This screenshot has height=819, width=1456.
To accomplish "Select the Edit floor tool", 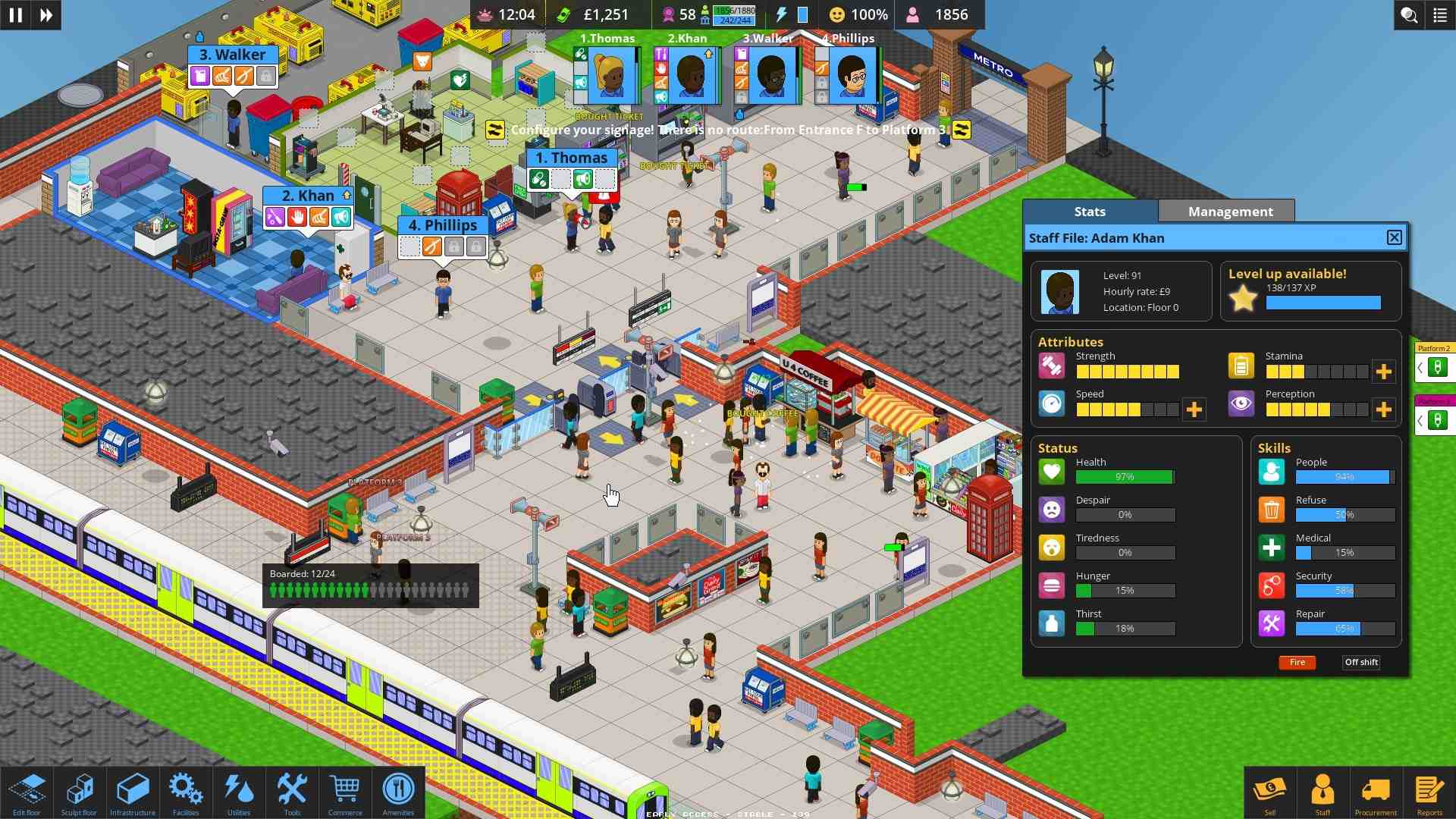I will click(27, 792).
